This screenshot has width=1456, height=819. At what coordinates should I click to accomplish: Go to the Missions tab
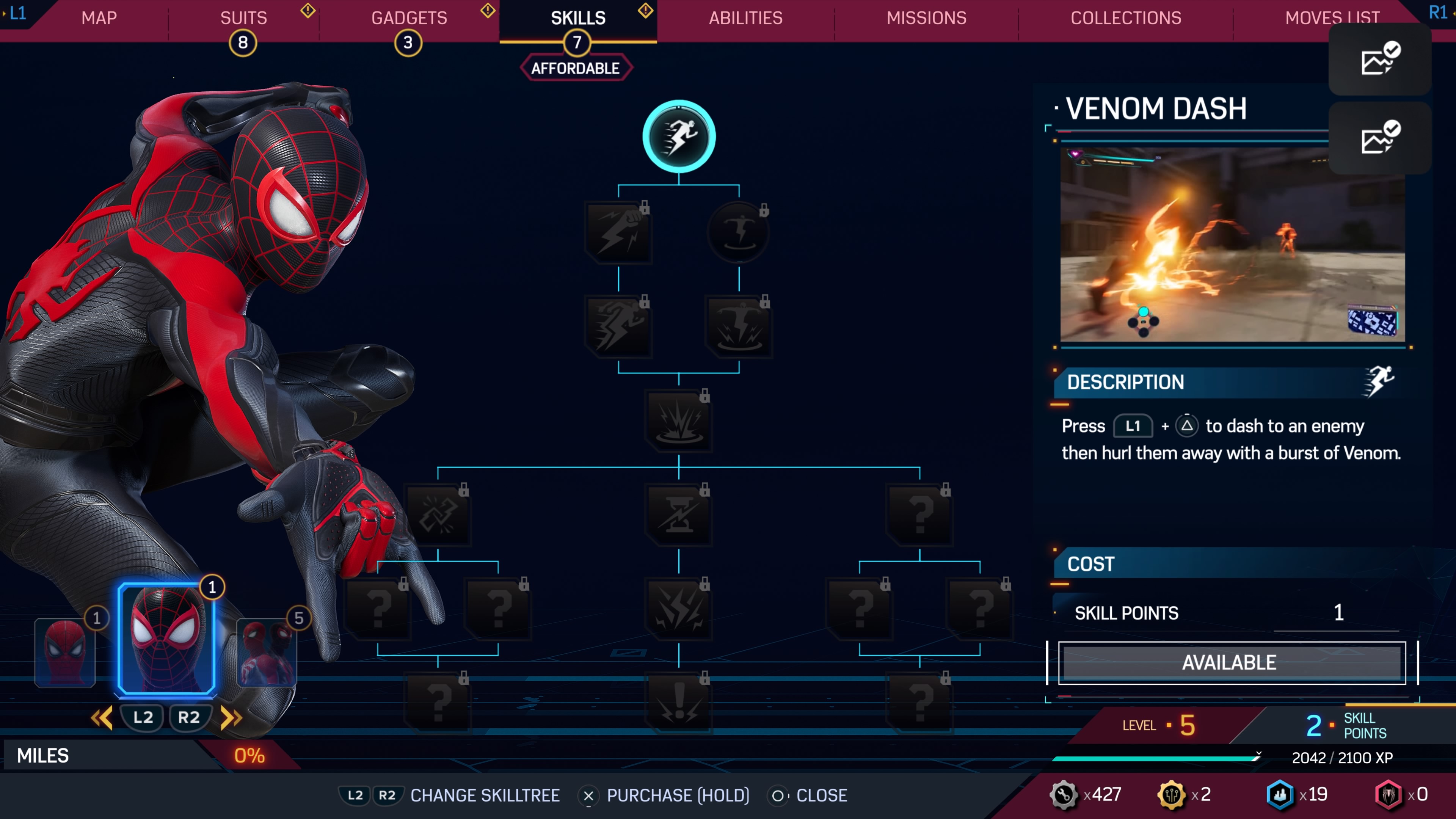[x=926, y=18]
